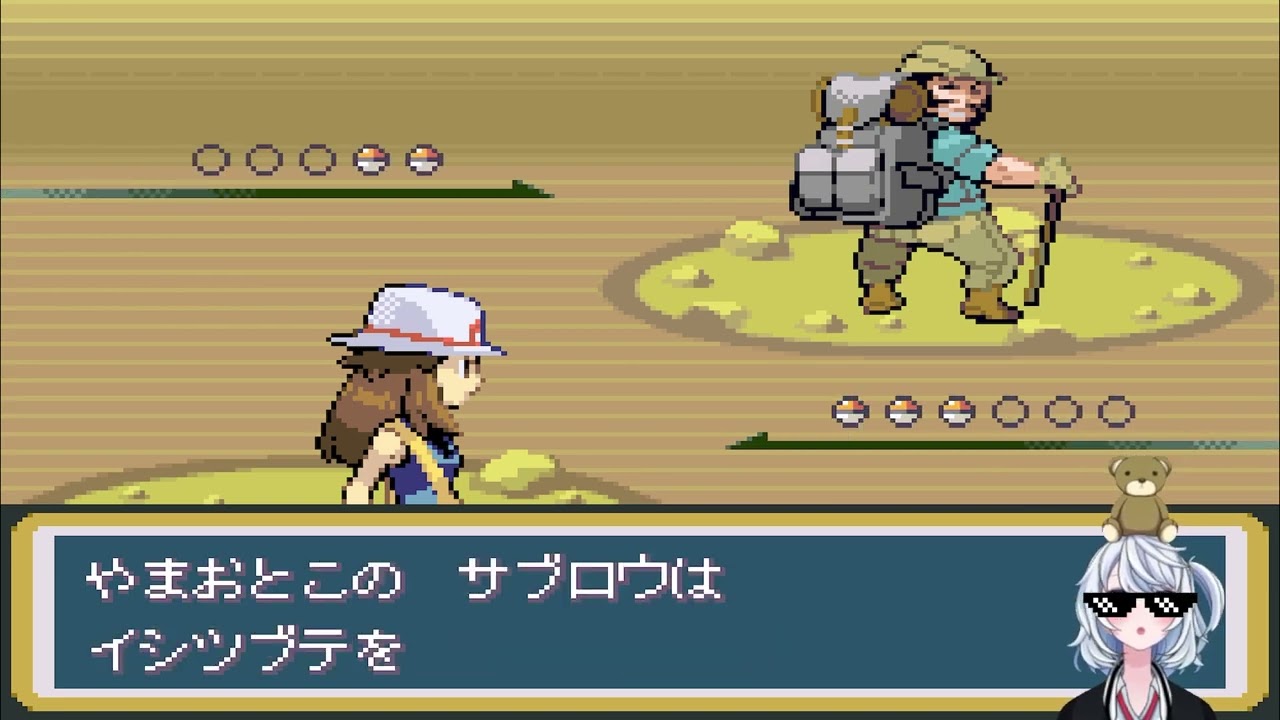Click the rightmost Poké Ball in the opponent's party row
The image size is (1280, 720).
pos(426,159)
